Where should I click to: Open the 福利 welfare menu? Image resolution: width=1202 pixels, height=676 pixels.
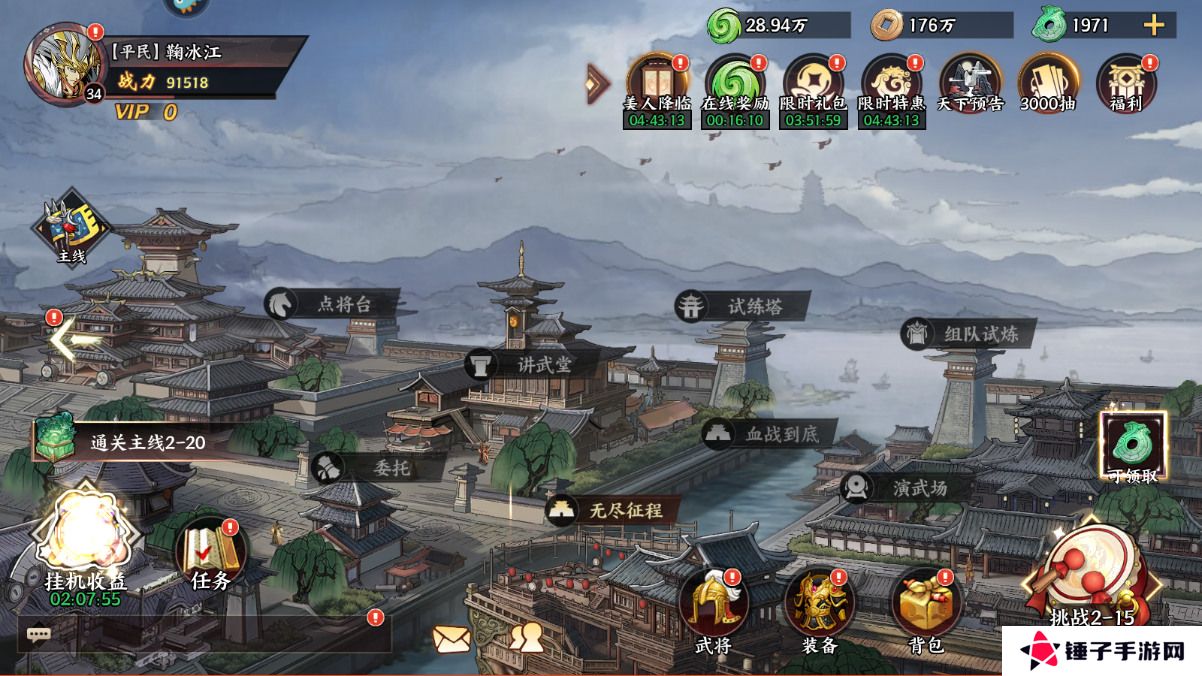(x=1126, y=80)
